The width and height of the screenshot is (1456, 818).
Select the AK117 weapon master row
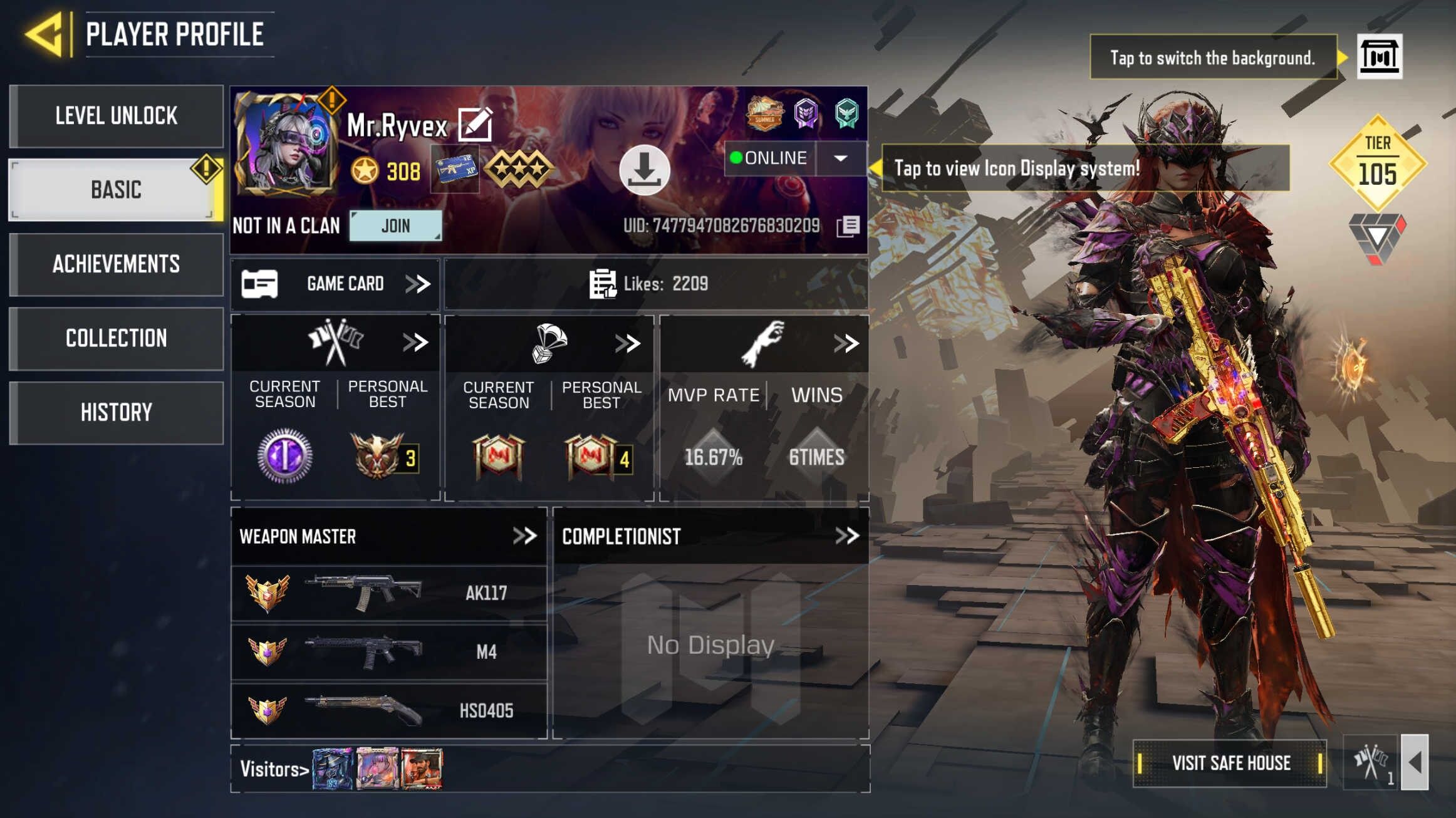tap(388, 593)
